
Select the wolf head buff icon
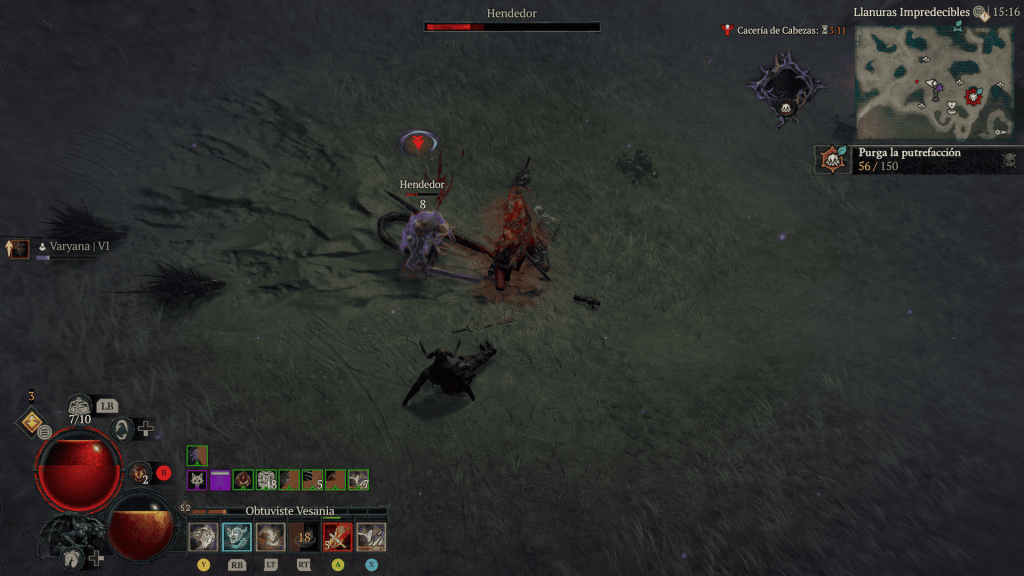pyautogui.click(x=197, y=480)
